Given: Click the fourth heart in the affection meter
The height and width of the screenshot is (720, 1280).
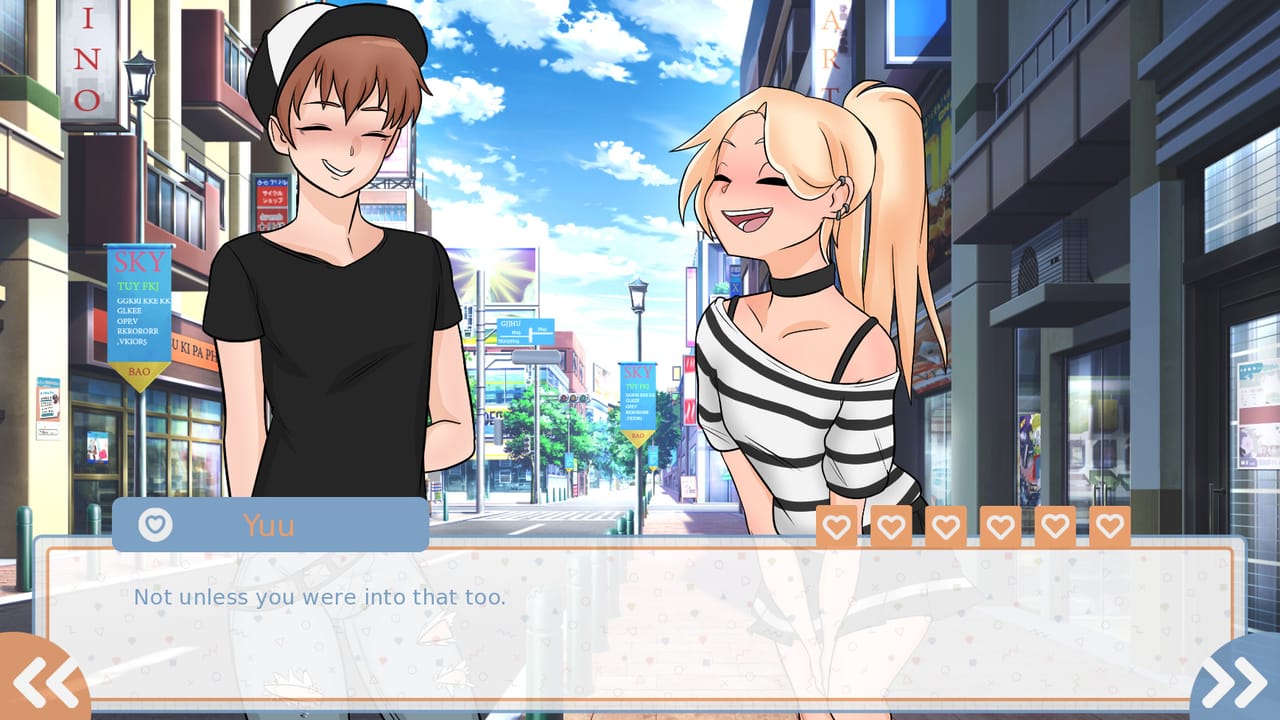Looking at the screenshot, I should coord(999,523).
